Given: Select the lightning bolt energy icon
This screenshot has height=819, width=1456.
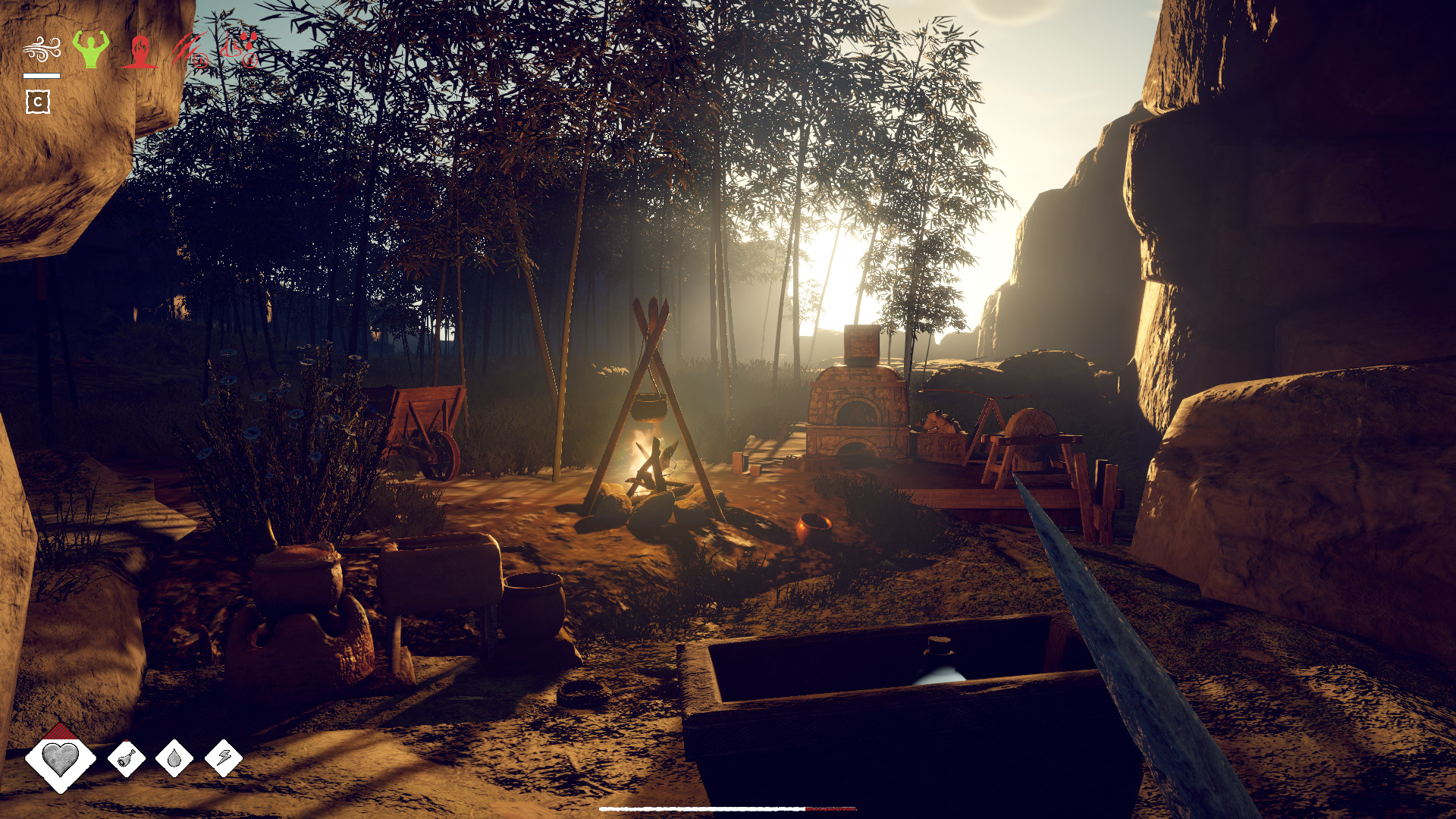Looking at the screenshot, I should point(224,758).
